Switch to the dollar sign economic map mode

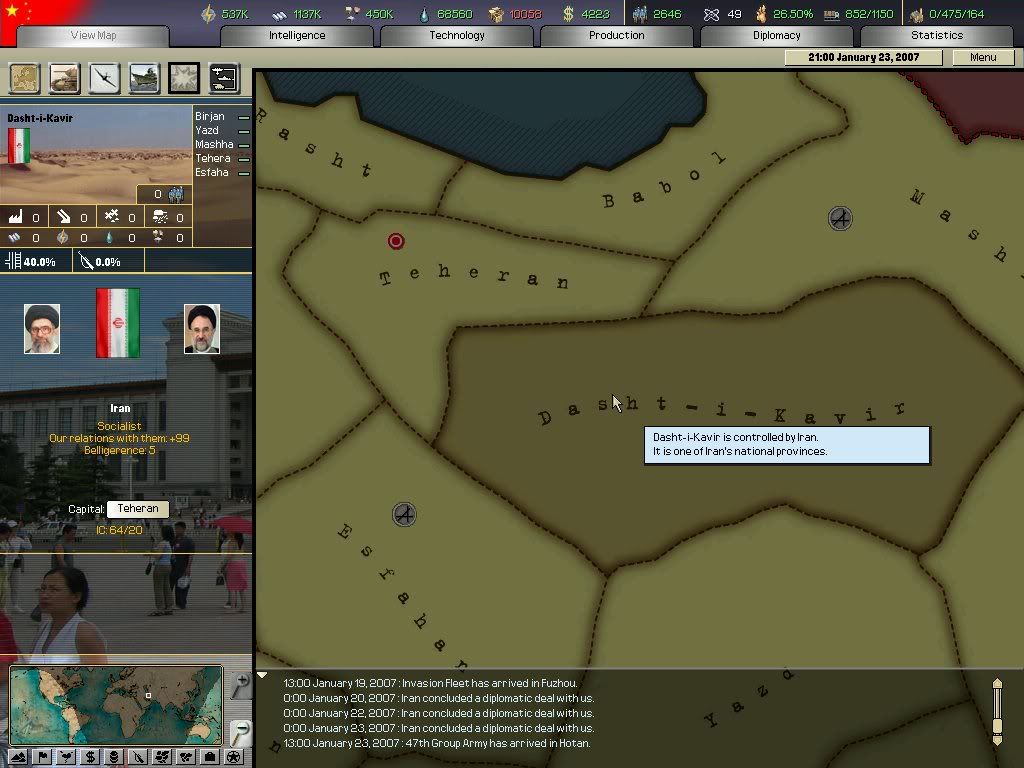pos(90,757)
